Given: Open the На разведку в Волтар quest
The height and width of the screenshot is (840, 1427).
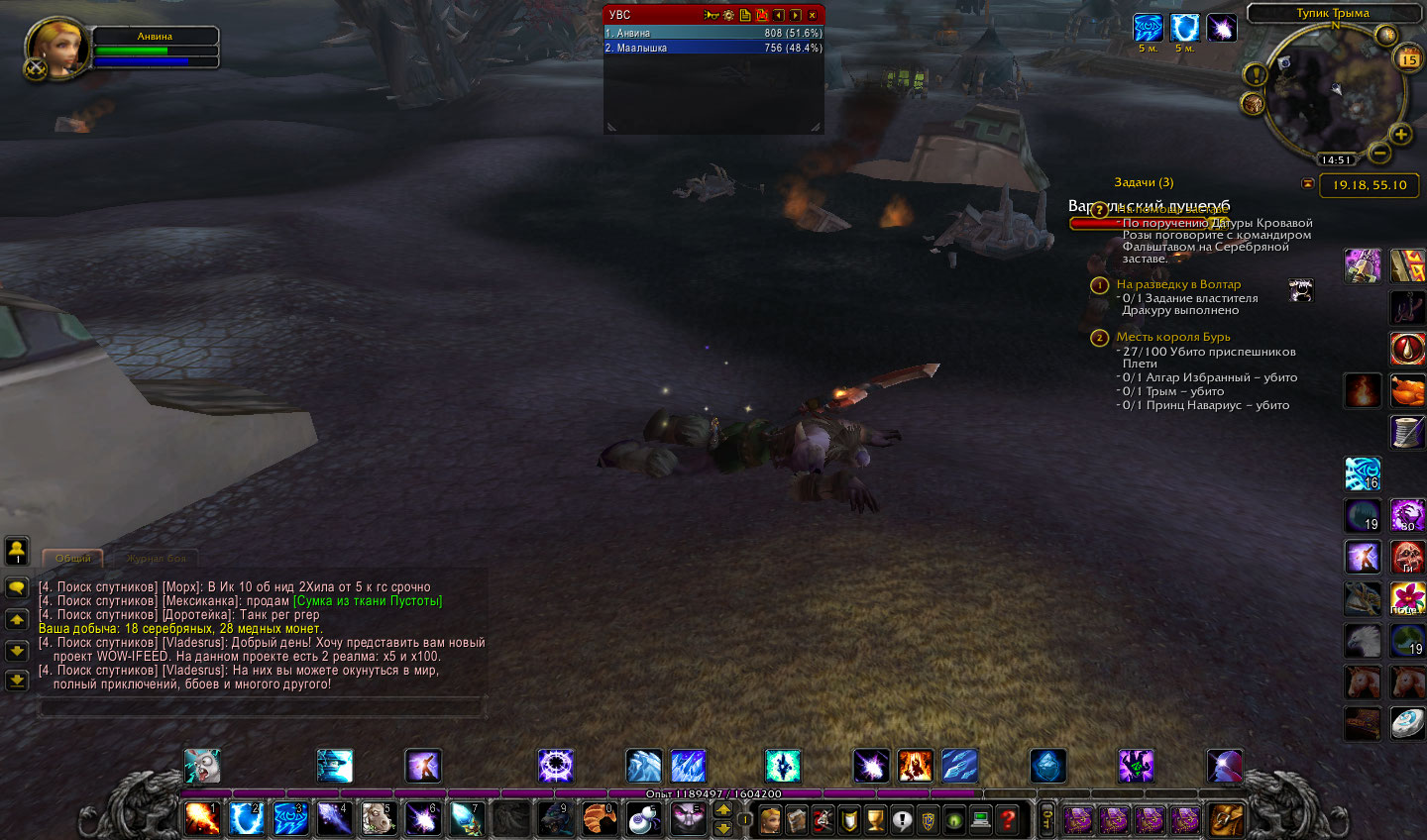Looking at the screenshot, I should (1178, 284).
